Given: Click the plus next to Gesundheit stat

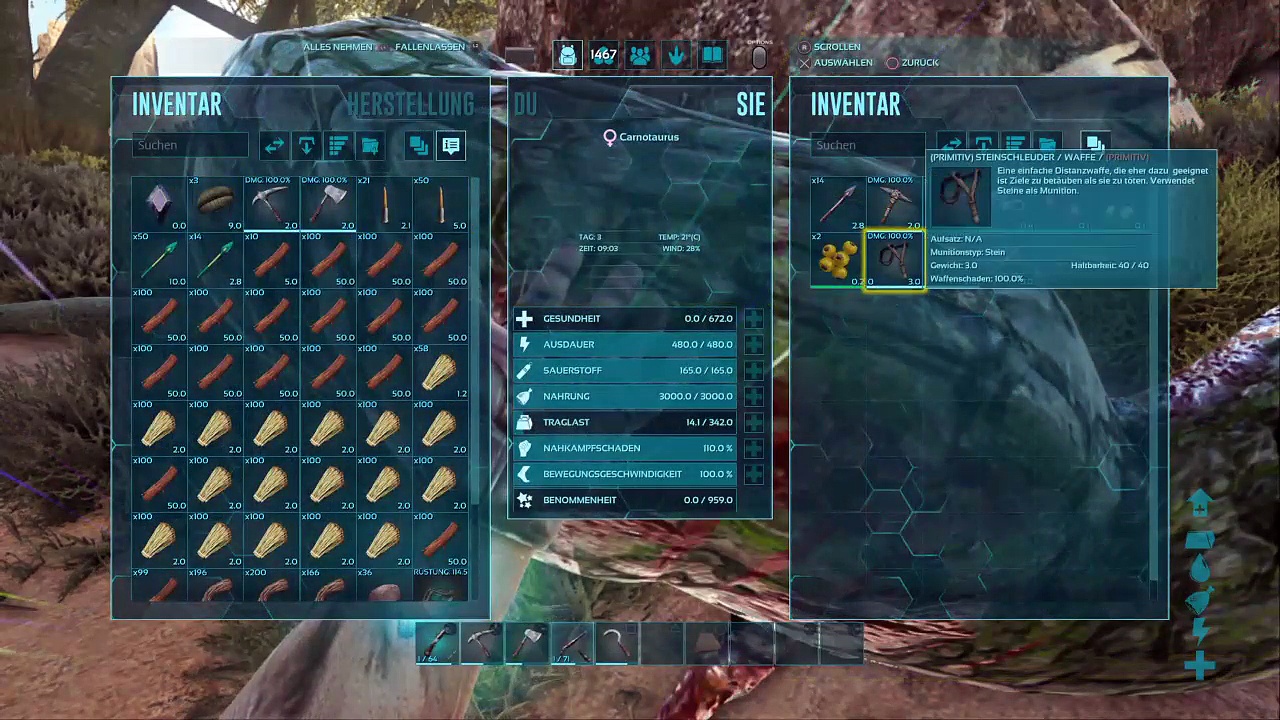Looking at the screenshot, I should pos(753,319).
